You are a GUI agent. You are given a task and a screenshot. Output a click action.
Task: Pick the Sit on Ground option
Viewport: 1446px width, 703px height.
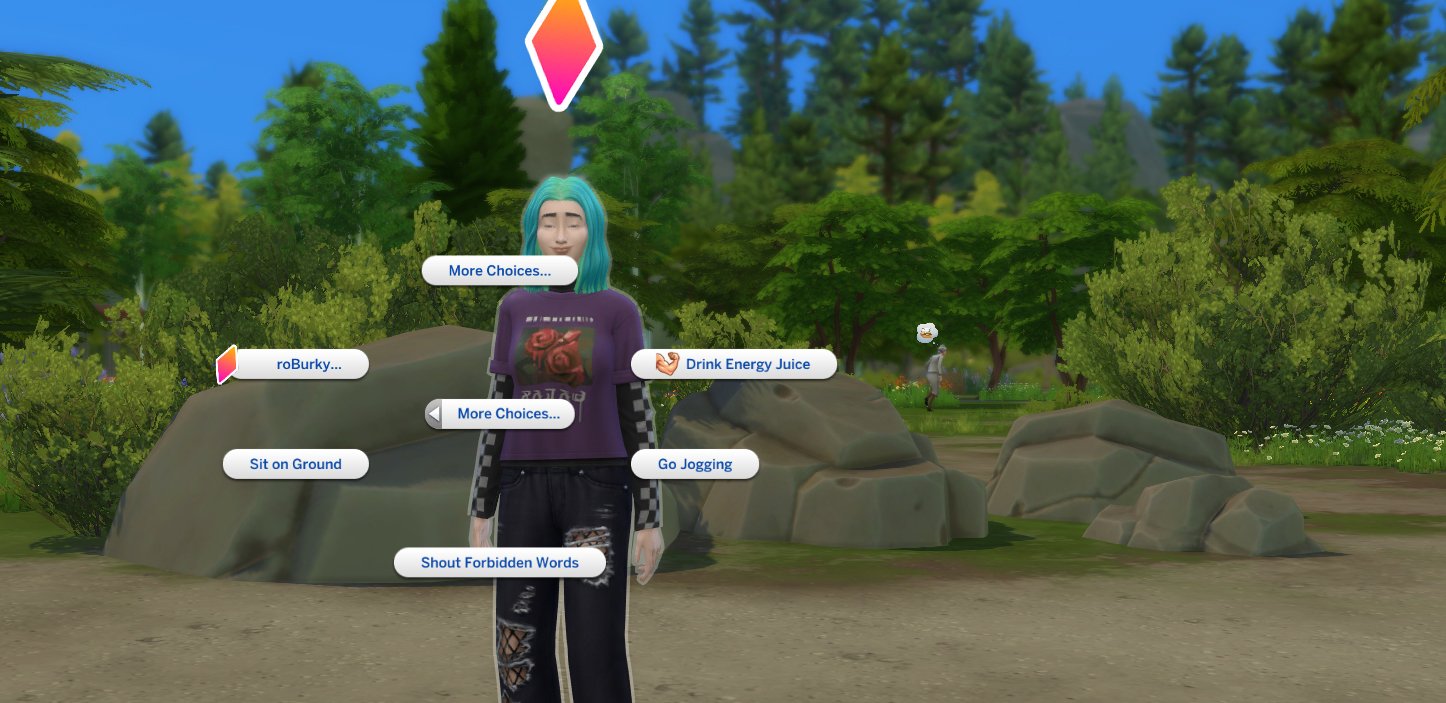(x=296, y=464)
